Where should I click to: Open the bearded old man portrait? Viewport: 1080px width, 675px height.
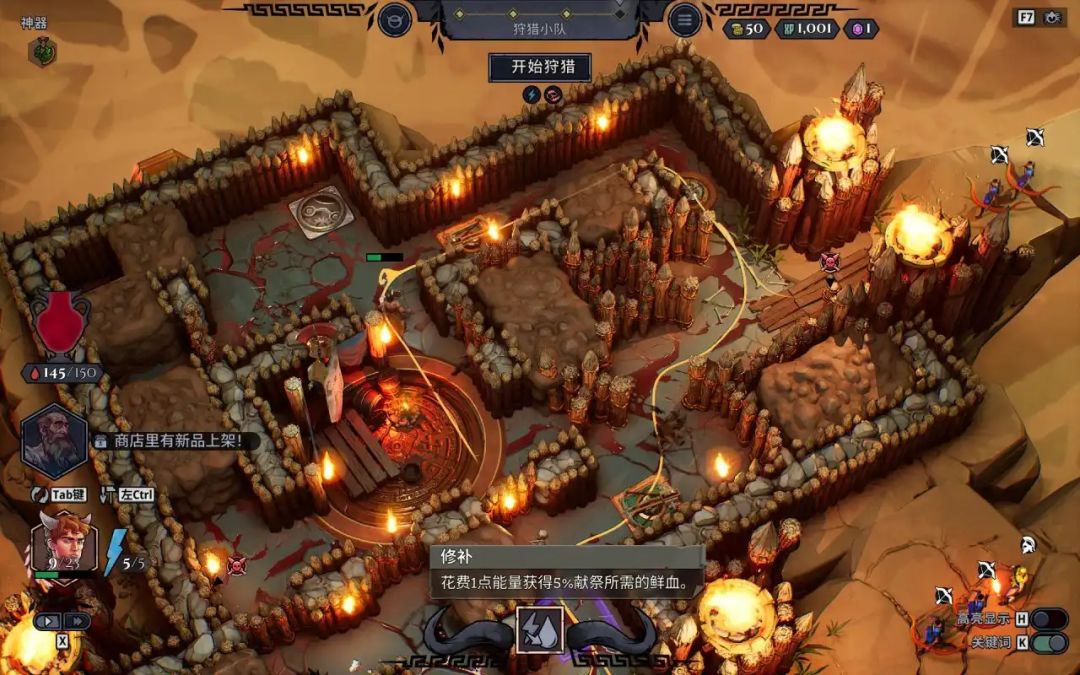pos(54,441)
